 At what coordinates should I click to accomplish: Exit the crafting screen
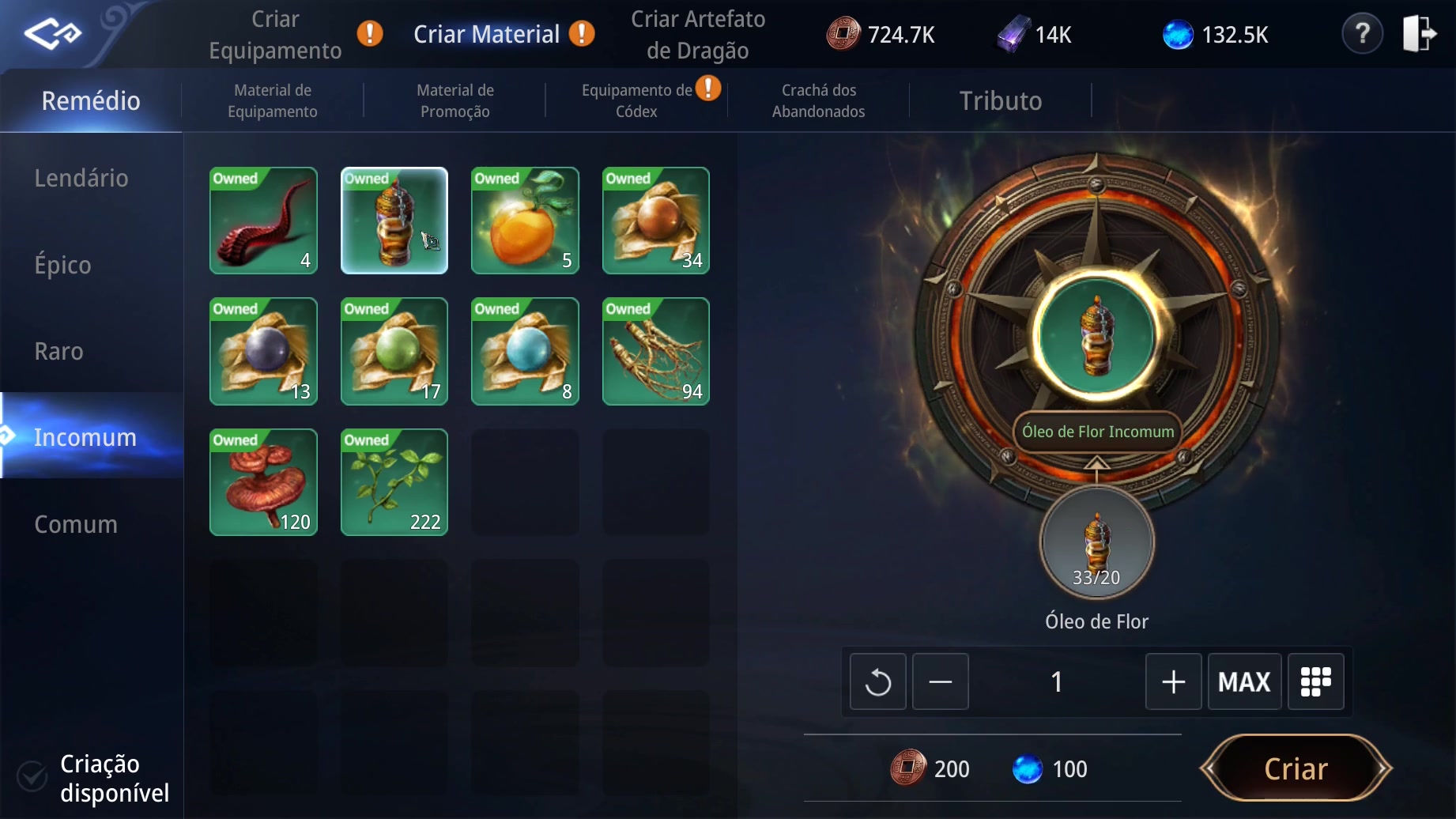tap(1420, 34)
